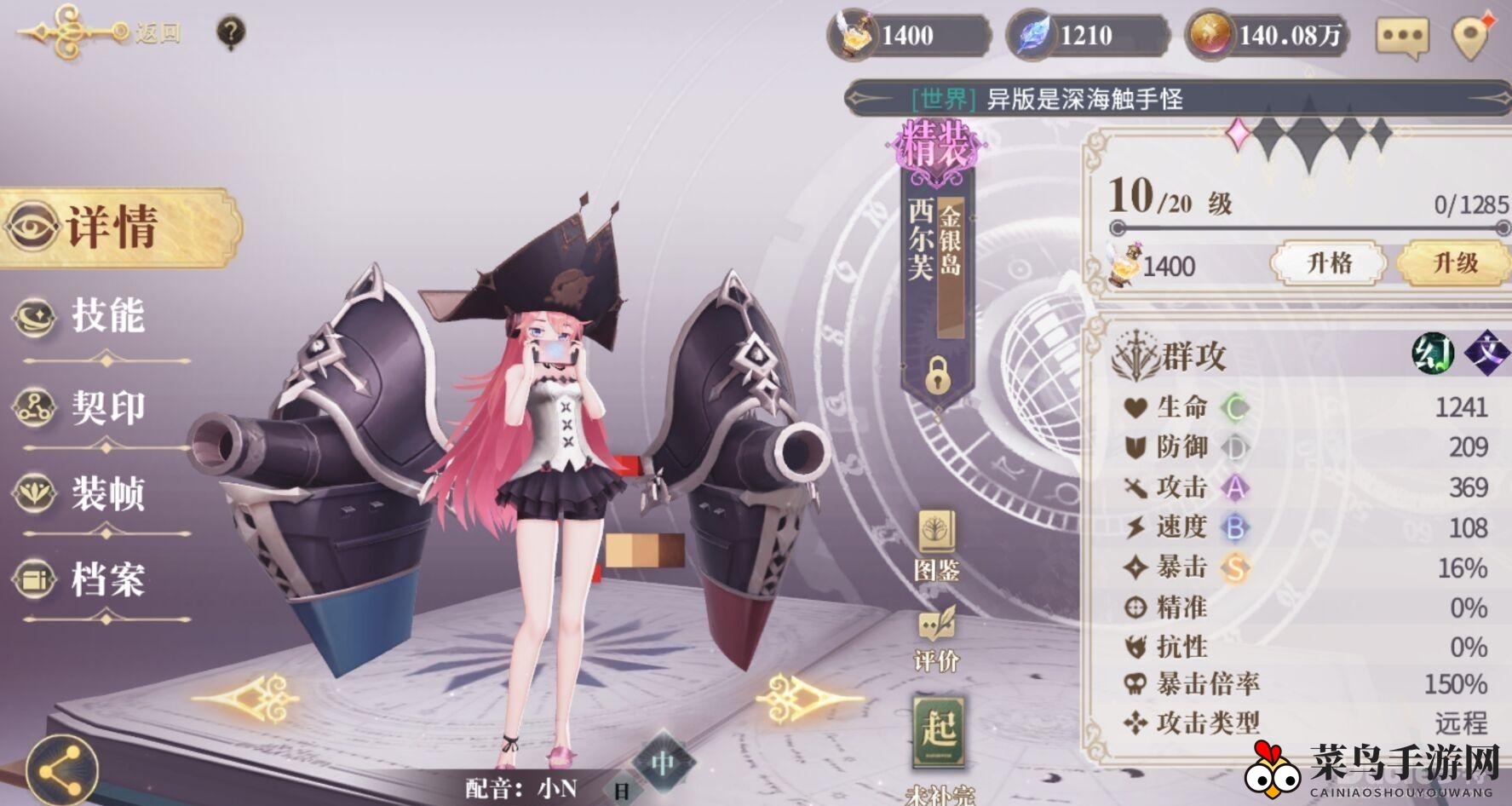The height and width of the screenshot is (806, 1512).
Task: Open the question mark help icon
Action: (x=231, y=32)
